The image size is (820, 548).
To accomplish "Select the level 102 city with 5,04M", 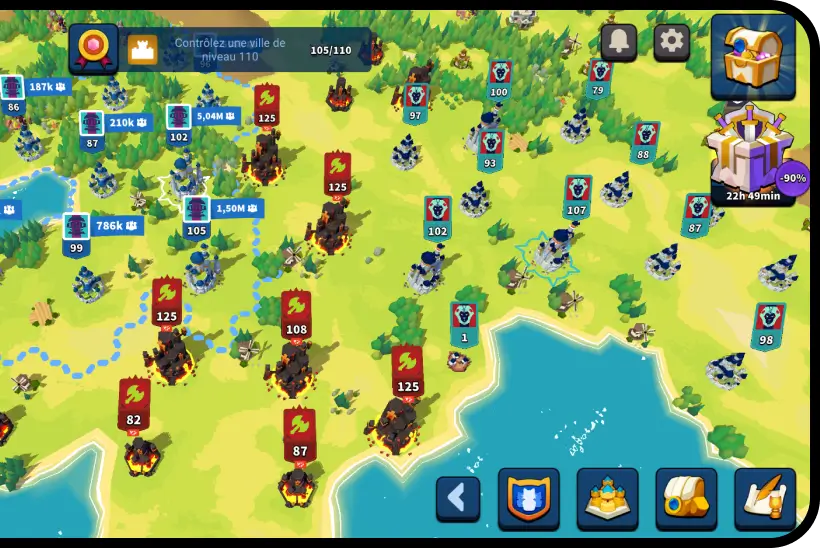I will pyautogui.click(x=179, y=123).
